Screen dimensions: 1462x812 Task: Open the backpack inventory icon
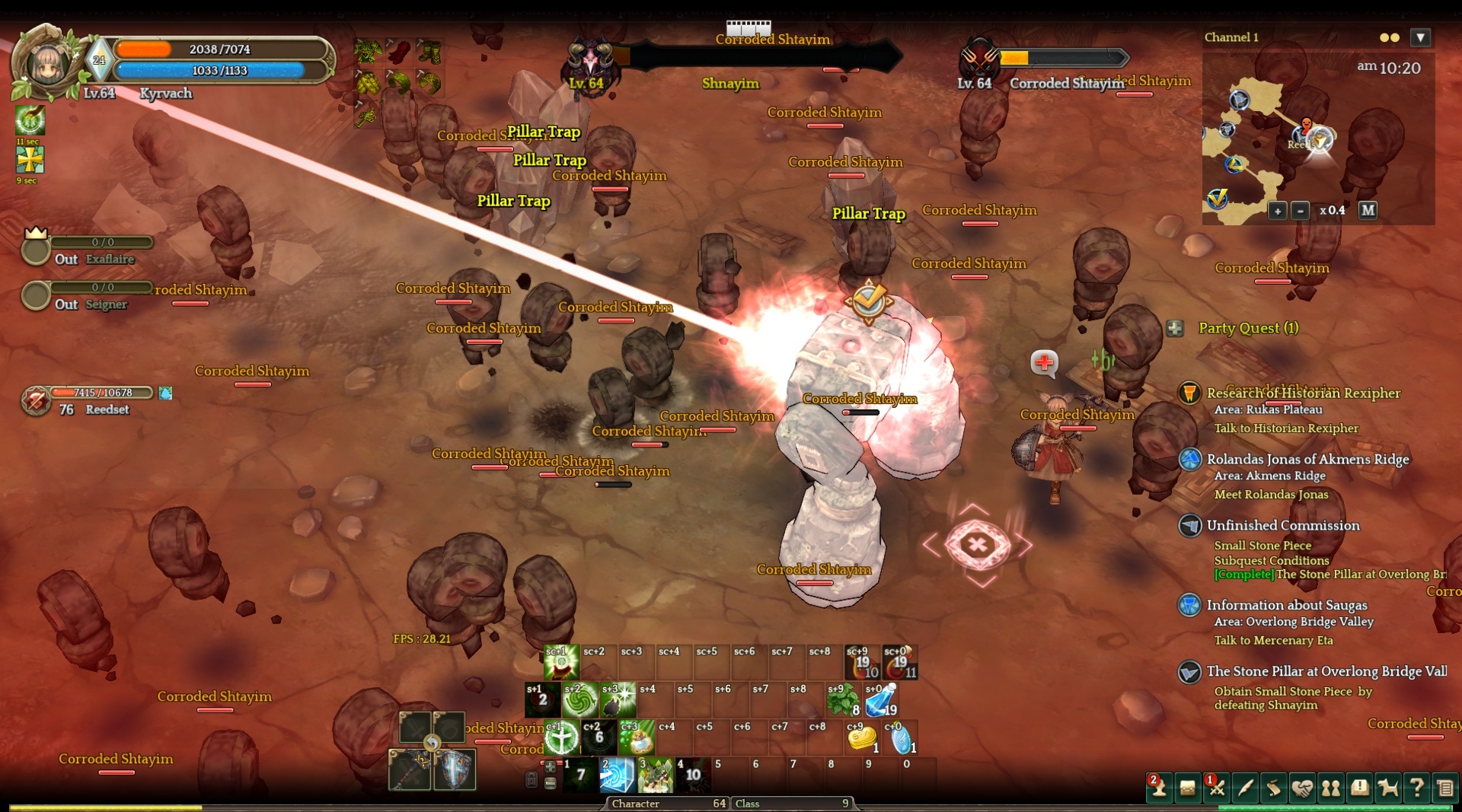pos(1188,788)
